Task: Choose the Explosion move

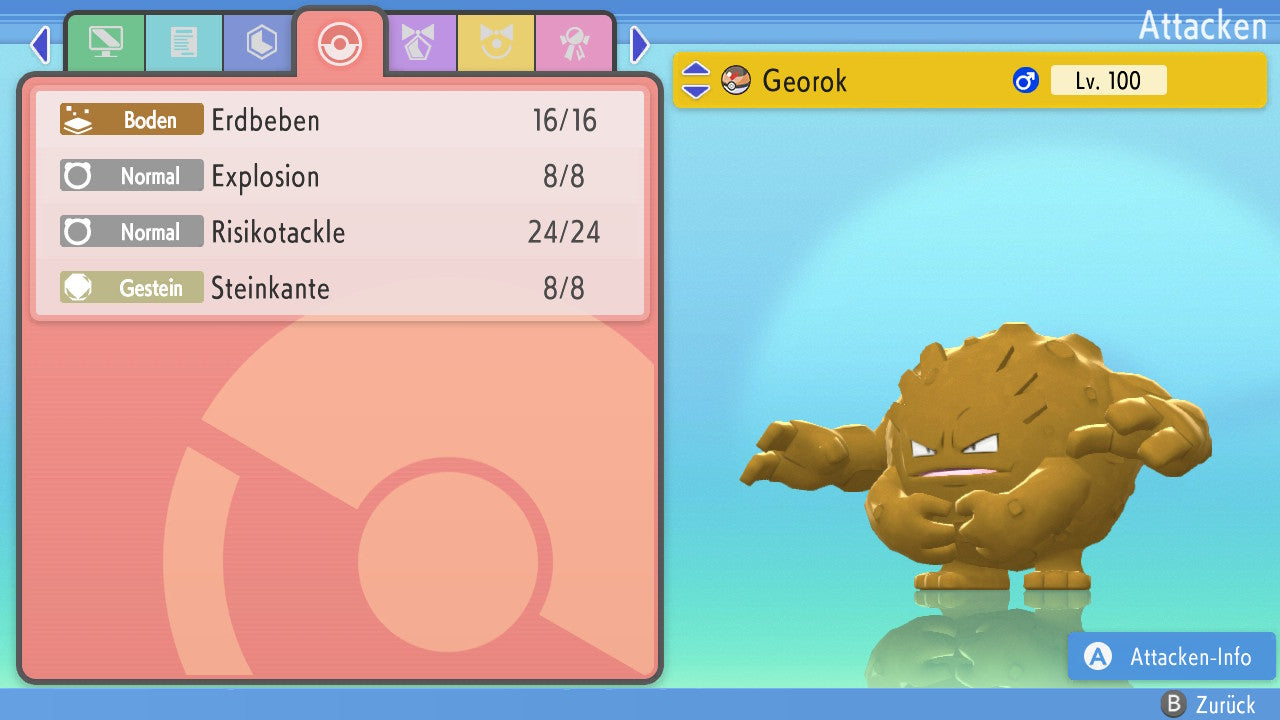Action: tap(340, 177)
